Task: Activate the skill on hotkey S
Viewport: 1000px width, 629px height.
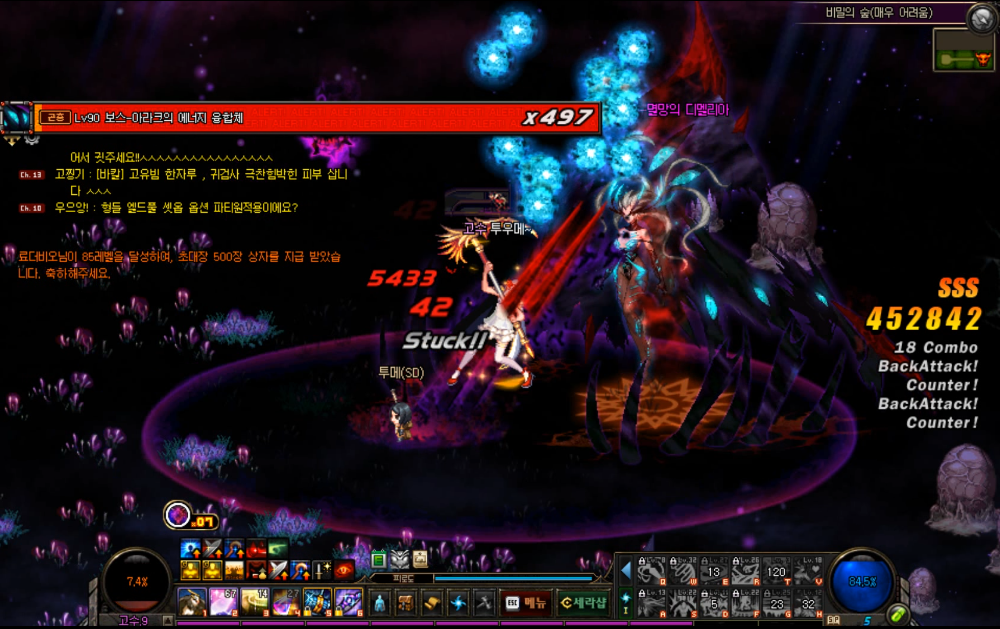Action: [x=682, y=602]
